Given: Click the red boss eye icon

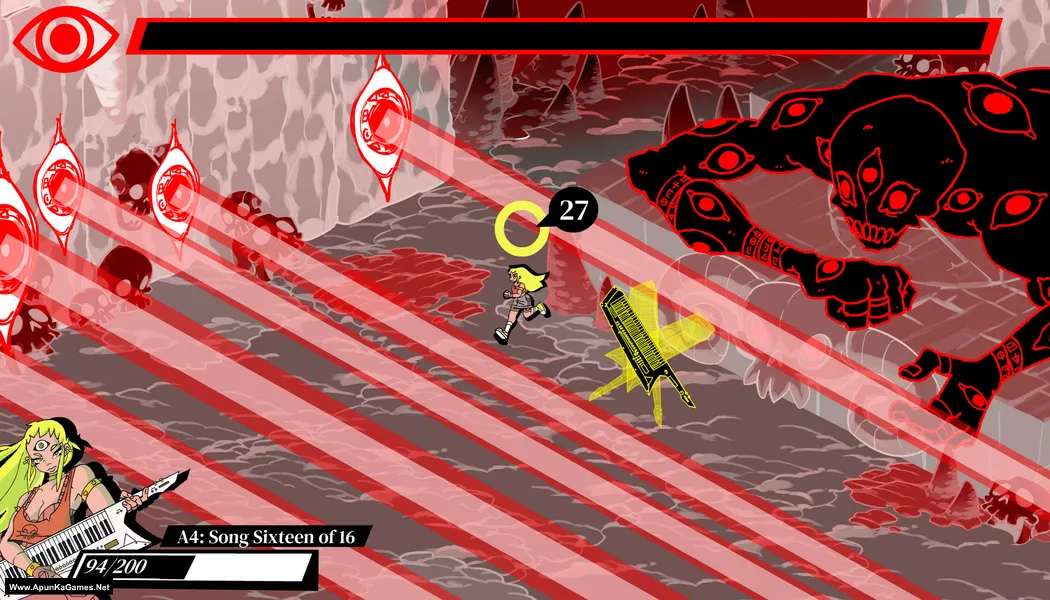Looking at the screenshot, I should [64, 38].
